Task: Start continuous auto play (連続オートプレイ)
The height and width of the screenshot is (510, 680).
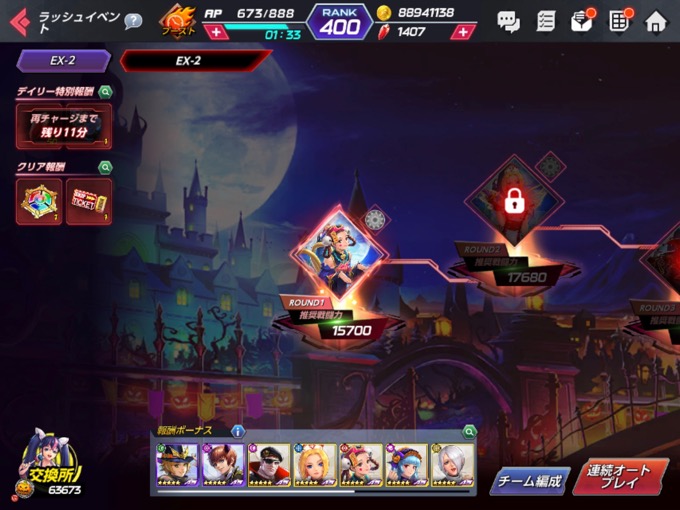Action: tap(620, 477)
